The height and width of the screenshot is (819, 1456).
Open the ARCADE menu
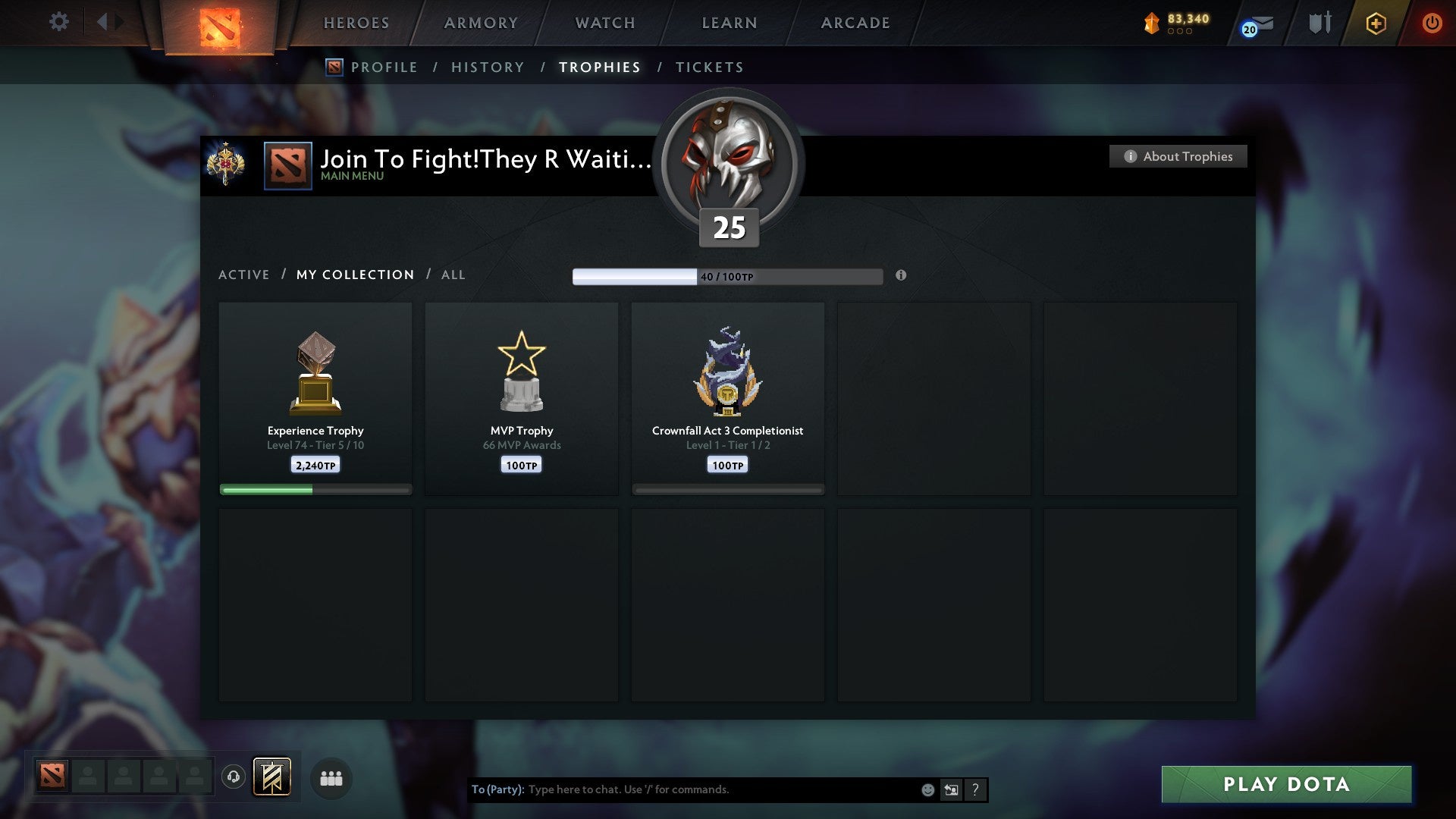(855, 23)
